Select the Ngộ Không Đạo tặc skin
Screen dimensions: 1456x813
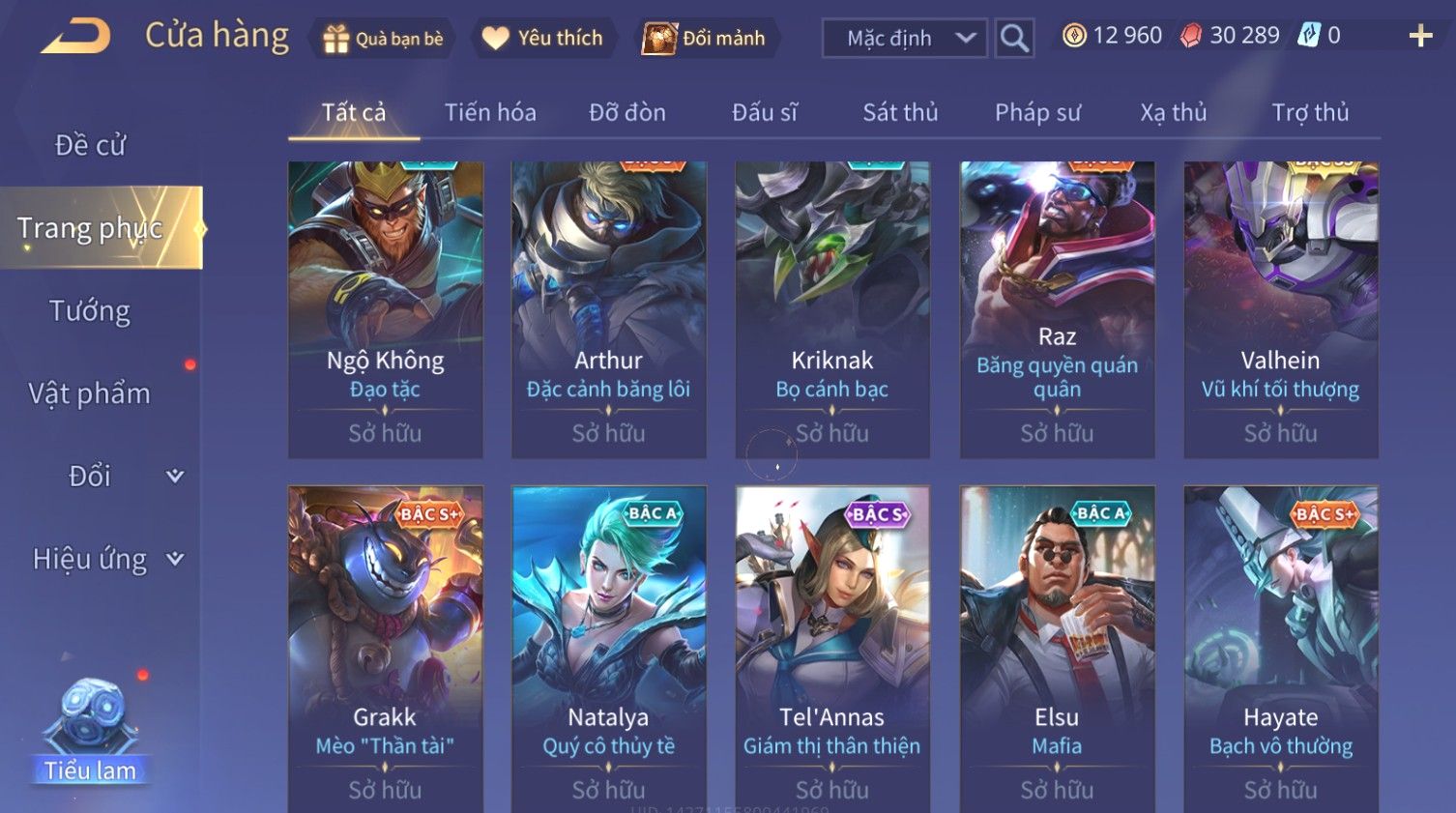click(x=385, y=309)
